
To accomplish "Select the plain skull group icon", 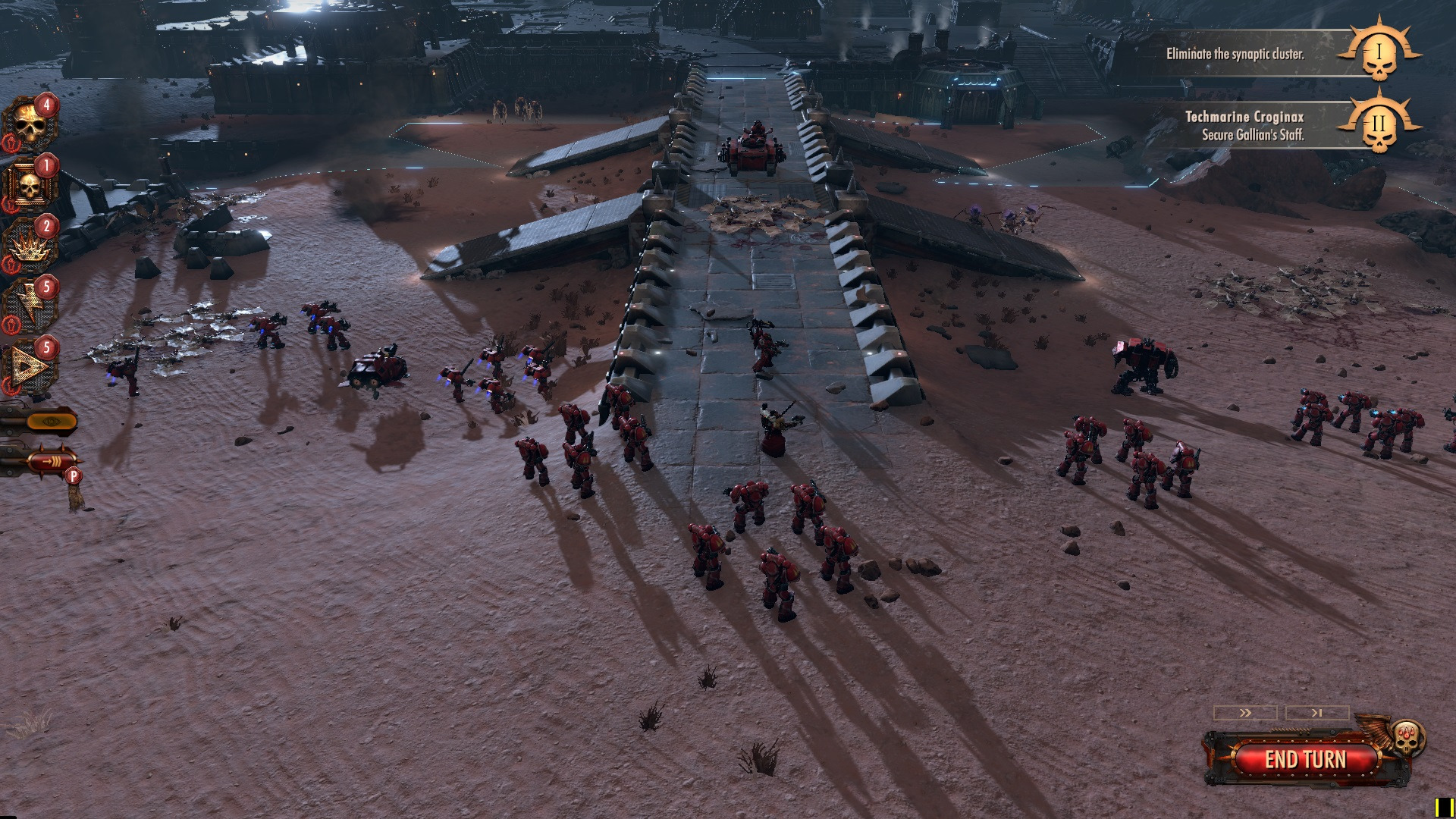I will pyautogui.click(x=29, y=125).
